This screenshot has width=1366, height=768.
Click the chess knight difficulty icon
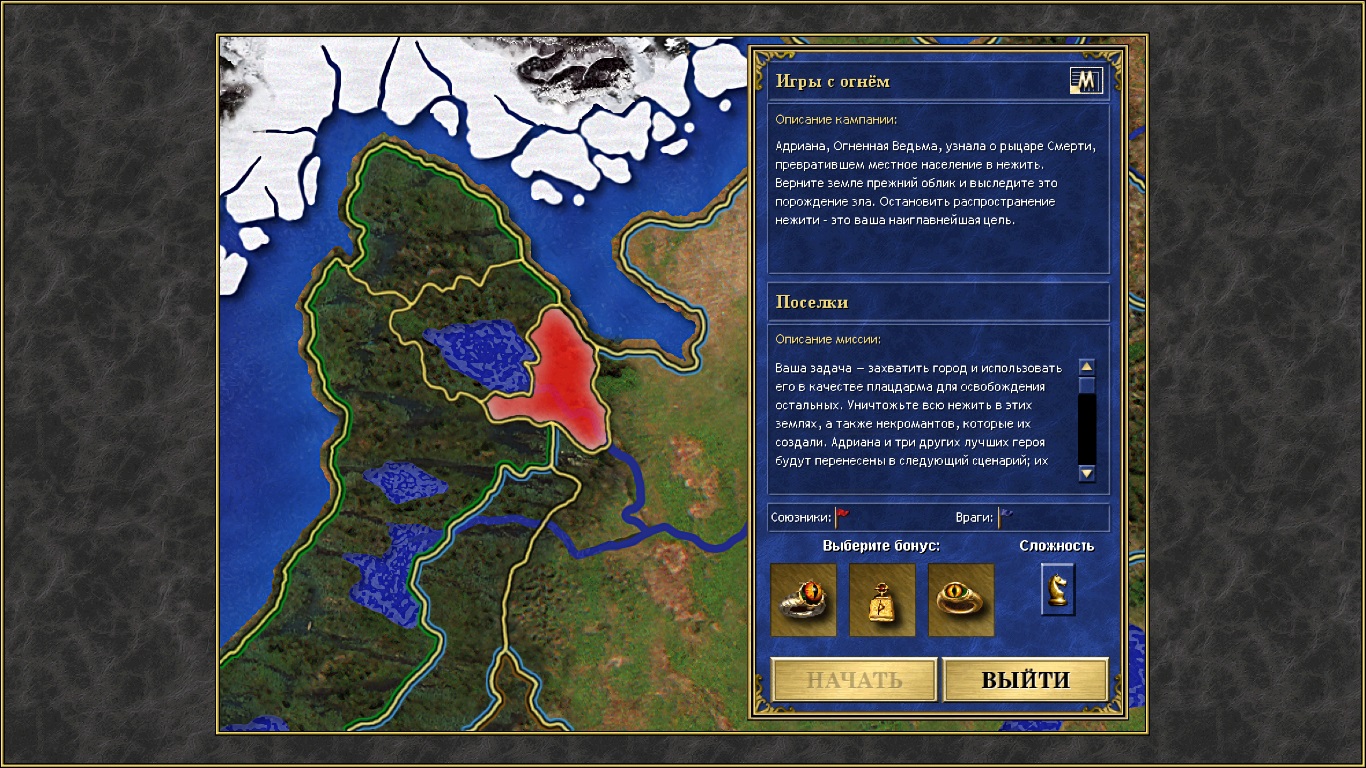coord(1057,590)
